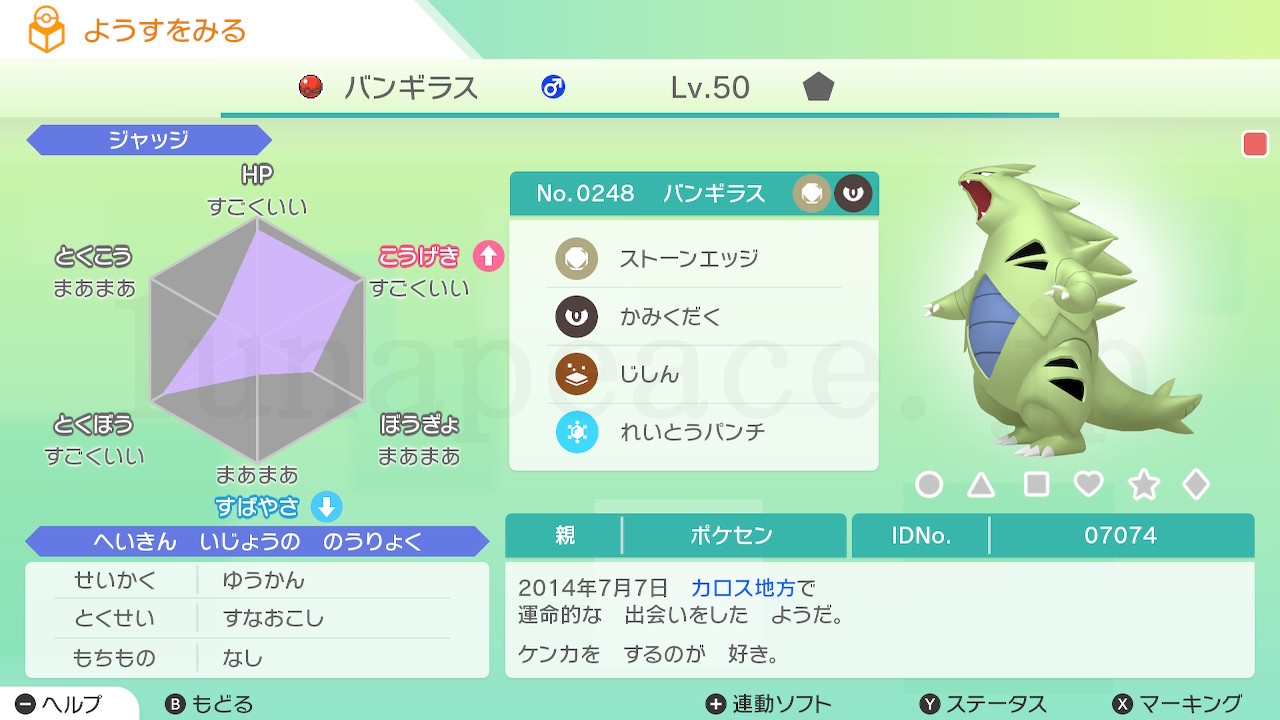1280x720 pixels.
Task: Toggle the star marking below the Pokémon
Action: pos(1143,484)
